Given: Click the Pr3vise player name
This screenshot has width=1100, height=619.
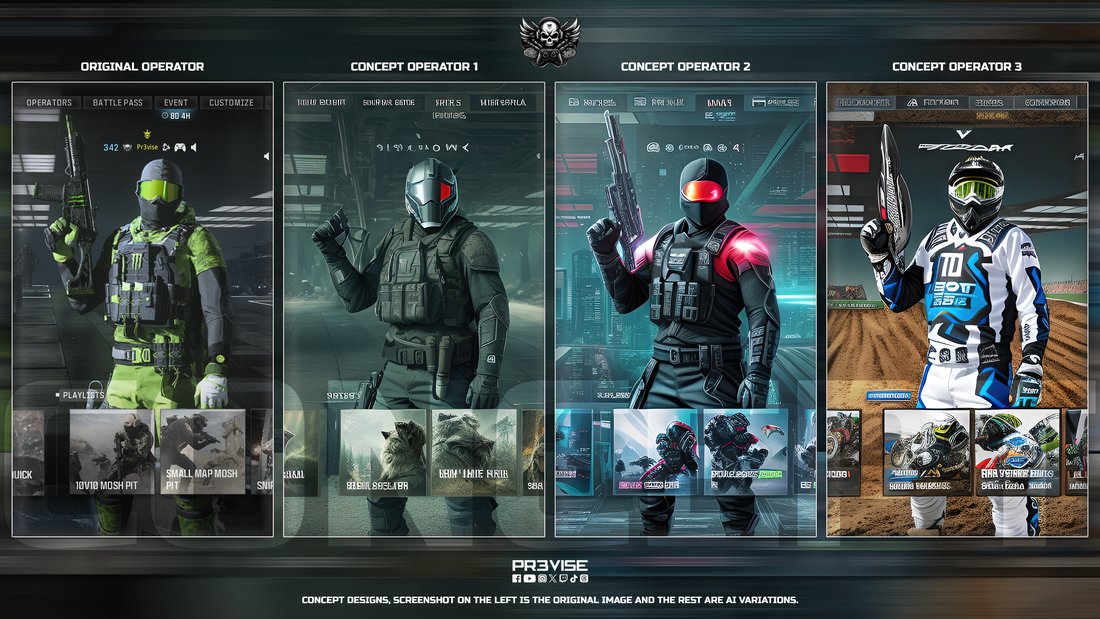Looking at the screenshot, I should pos(148,147).
